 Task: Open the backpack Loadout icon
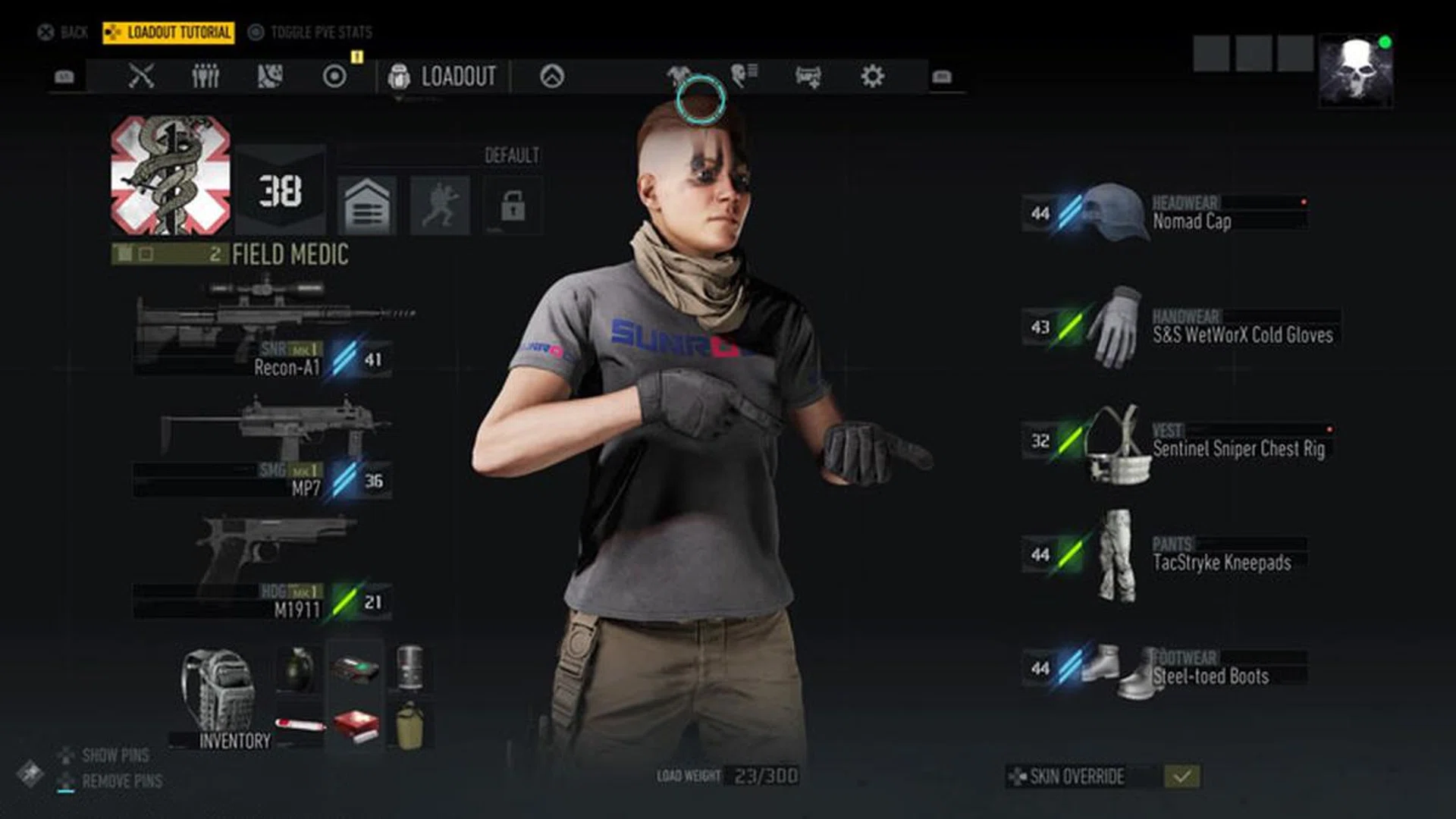400,76
